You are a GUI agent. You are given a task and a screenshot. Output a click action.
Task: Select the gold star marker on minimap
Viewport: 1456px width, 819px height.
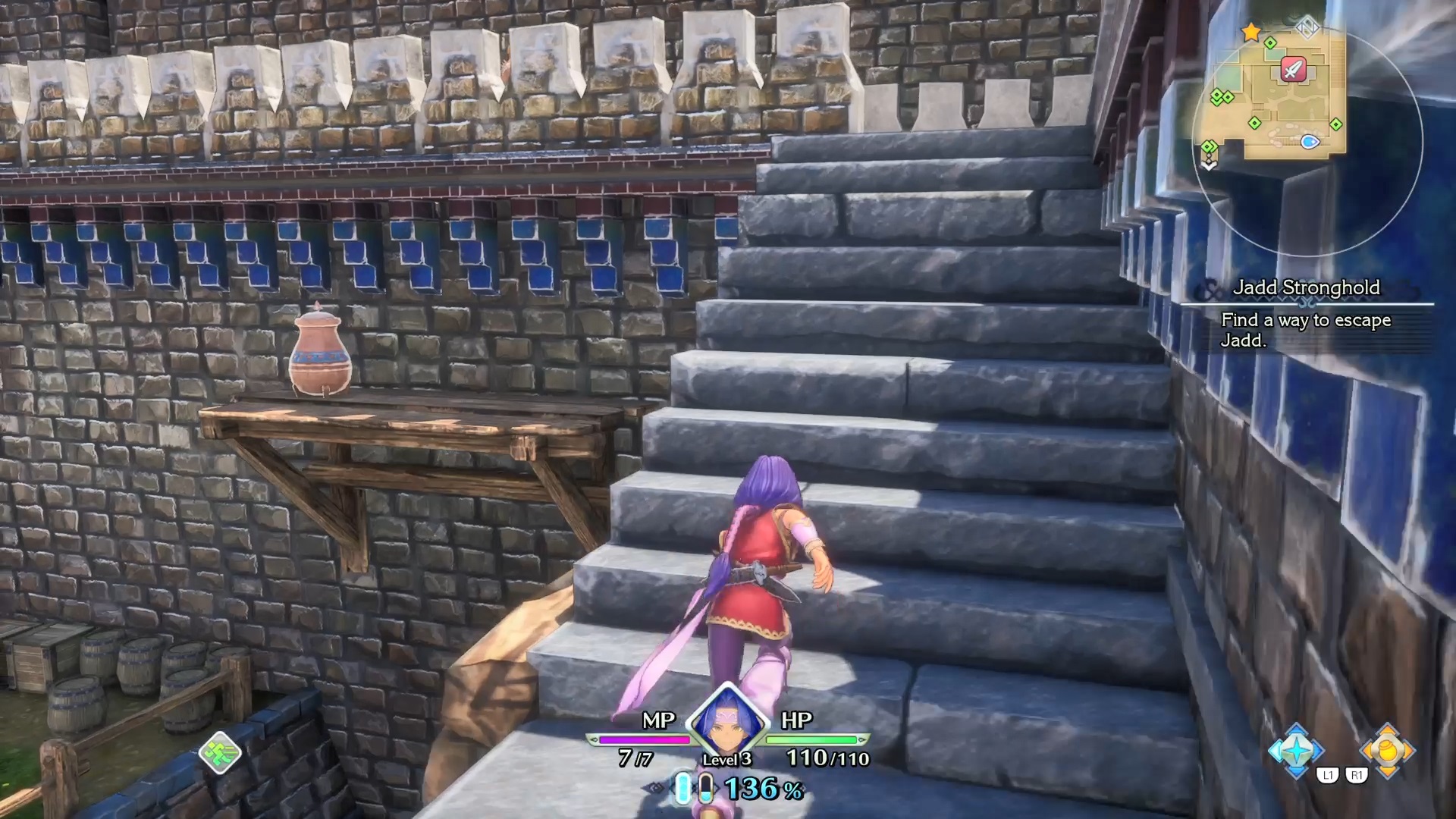pos(1250,32)
